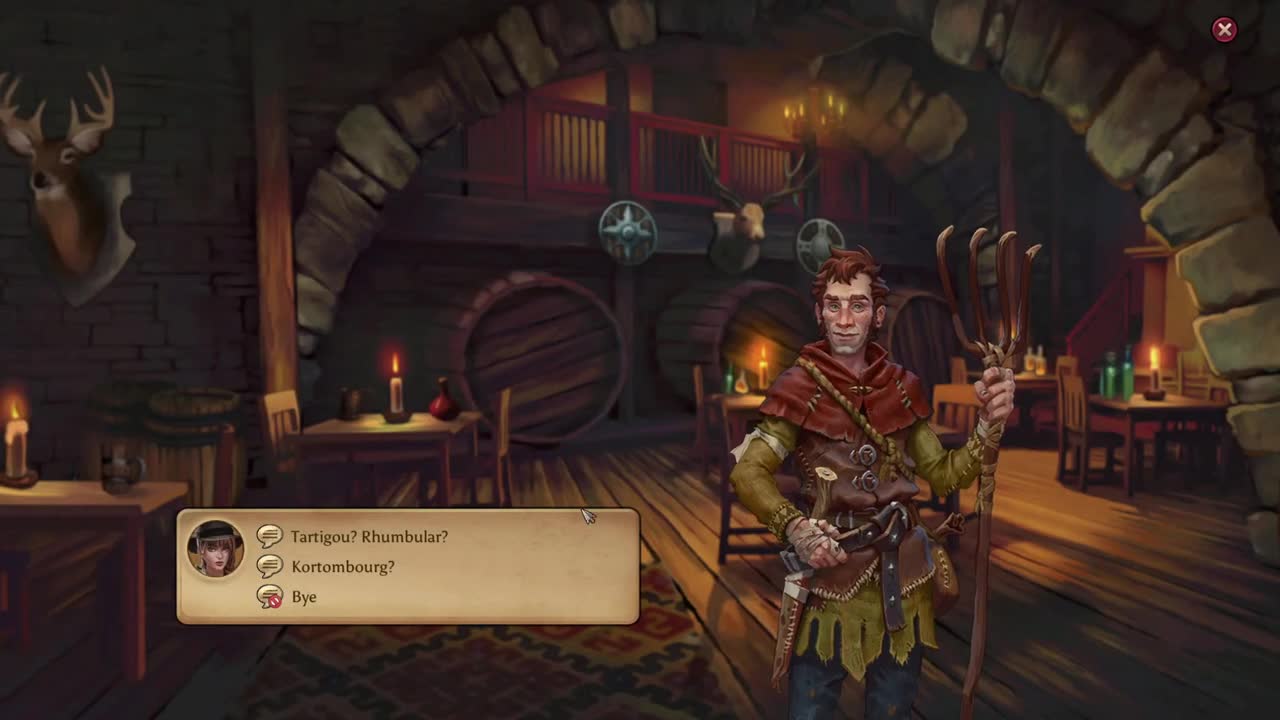Click the player's circular portrait in the dialogue box

point(216,549)
